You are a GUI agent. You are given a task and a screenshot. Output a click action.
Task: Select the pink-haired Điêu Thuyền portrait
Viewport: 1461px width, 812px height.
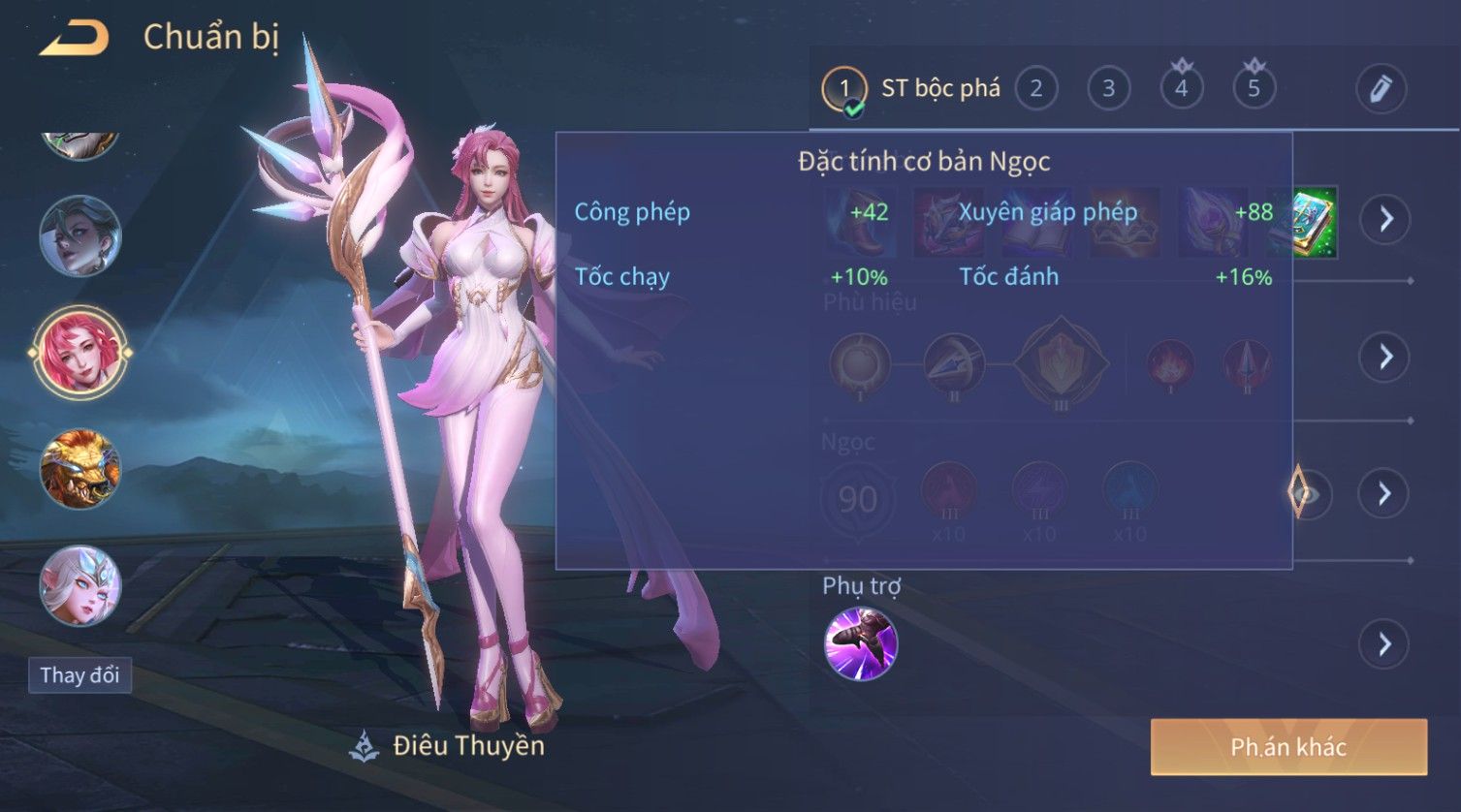[x=79, y=352]
